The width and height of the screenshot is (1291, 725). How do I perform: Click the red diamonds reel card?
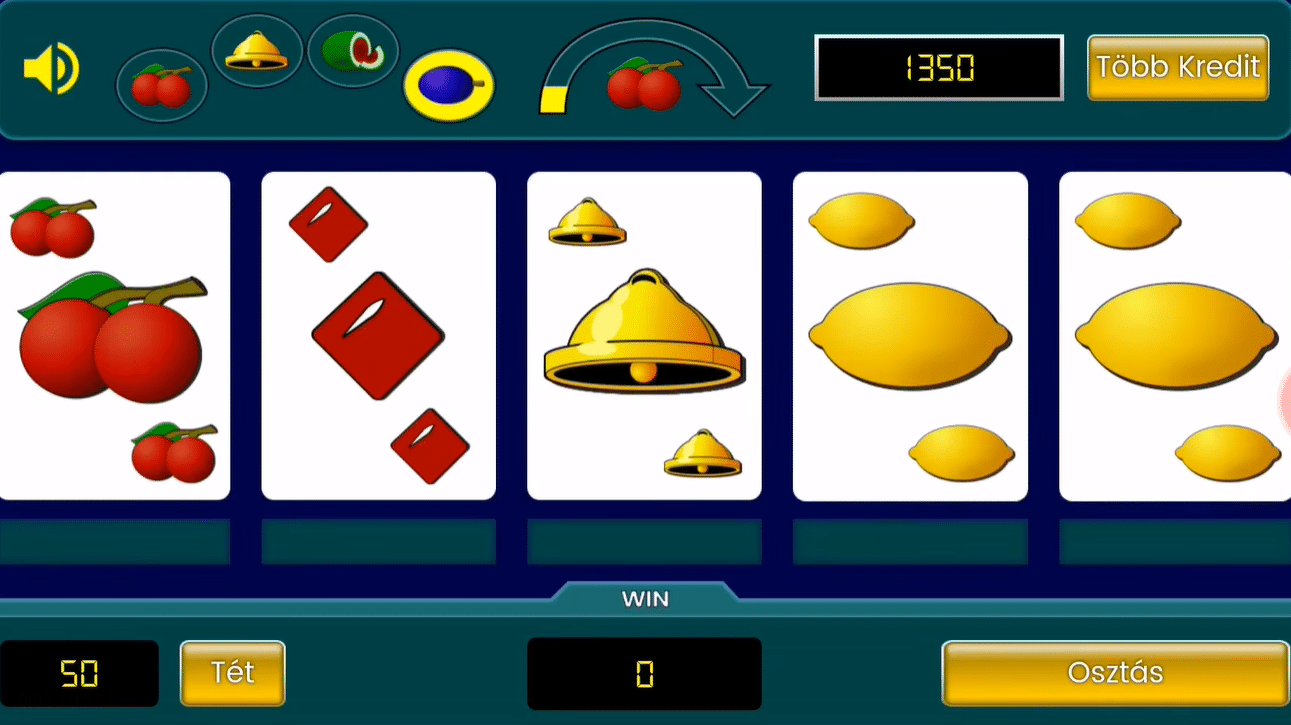pos(378,334)
